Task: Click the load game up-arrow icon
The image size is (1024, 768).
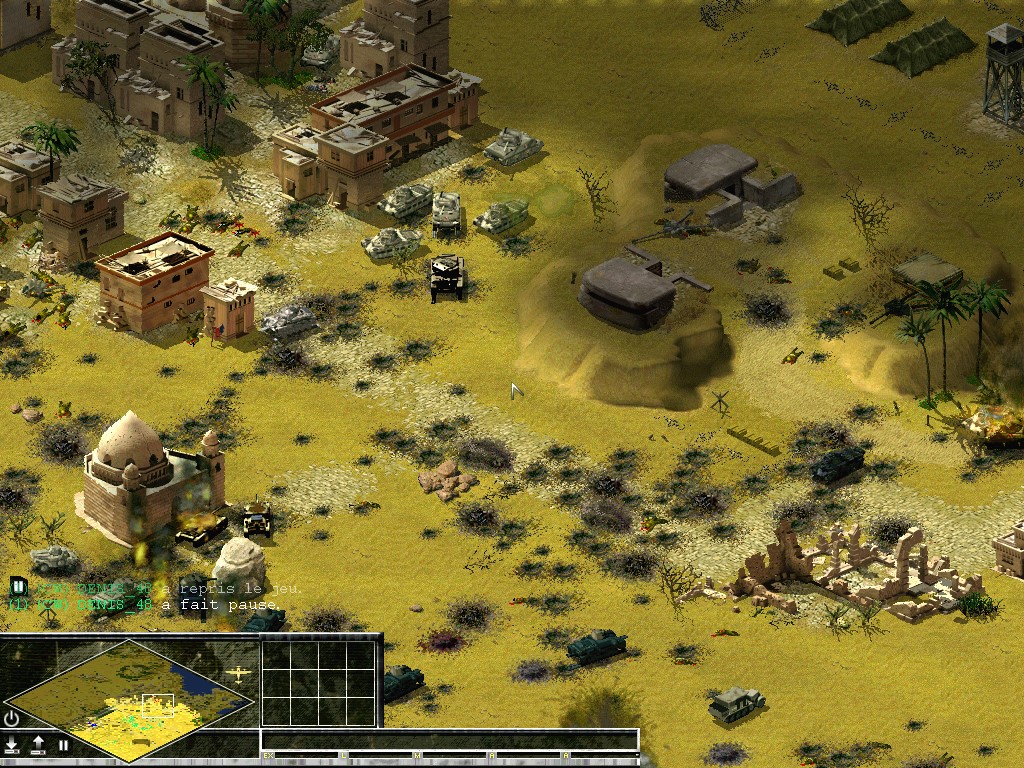Action: tap(38, 745)
